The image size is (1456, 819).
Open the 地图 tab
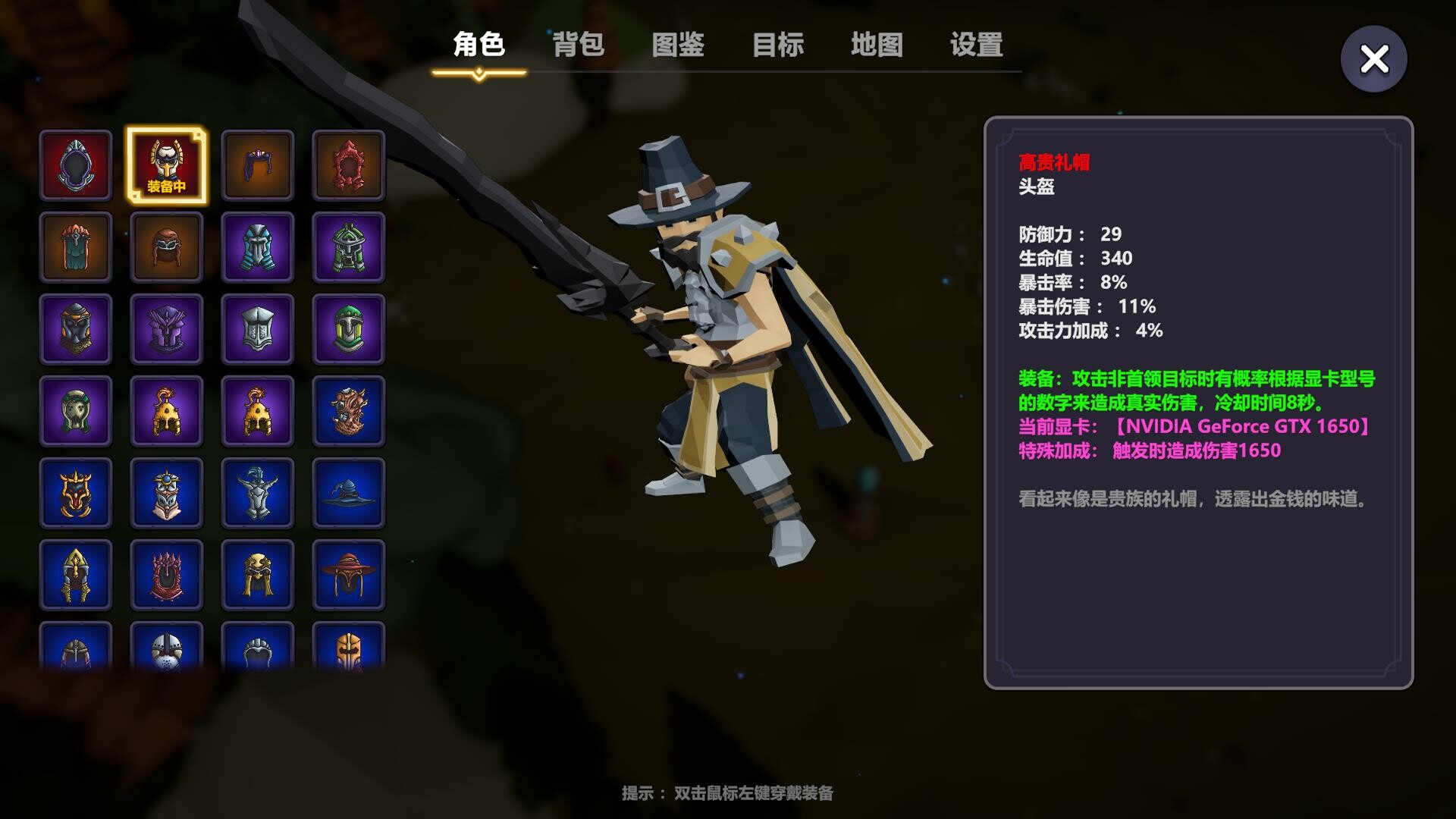click(877, 46)
